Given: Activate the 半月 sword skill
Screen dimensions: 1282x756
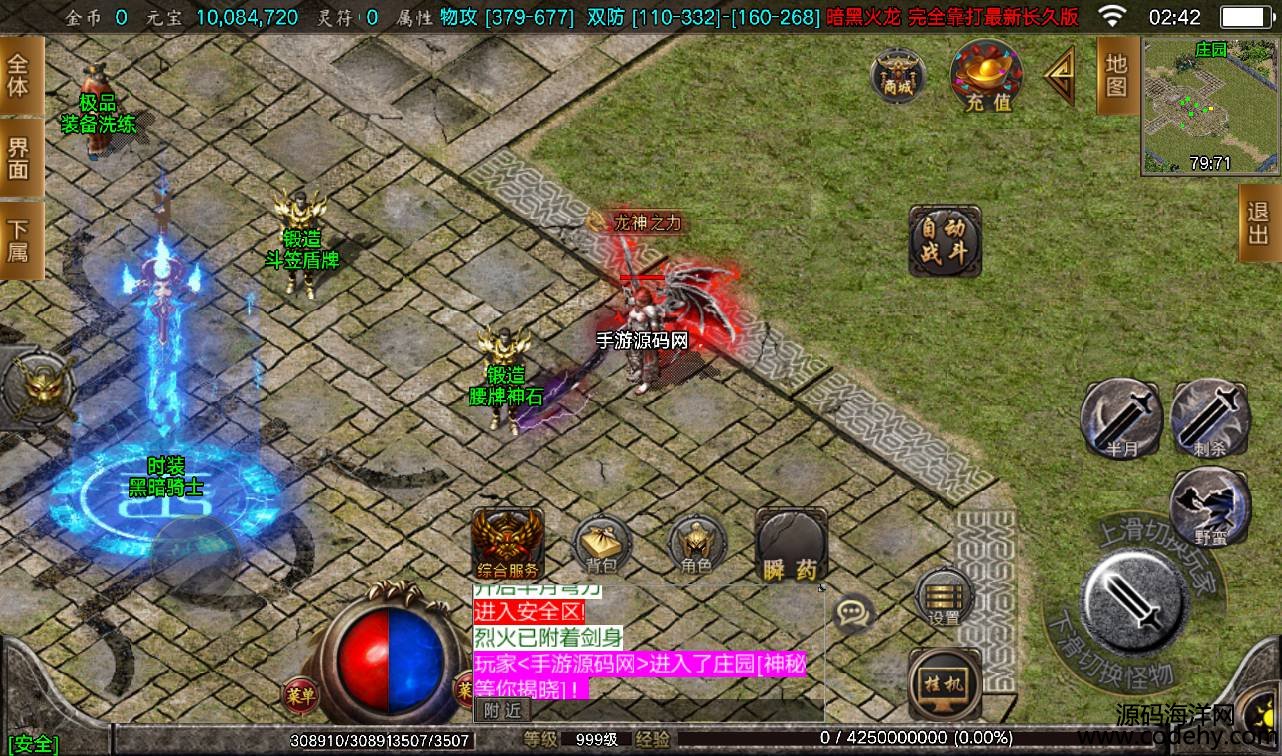Looking at the screenshot, I should pos(1121,418).
